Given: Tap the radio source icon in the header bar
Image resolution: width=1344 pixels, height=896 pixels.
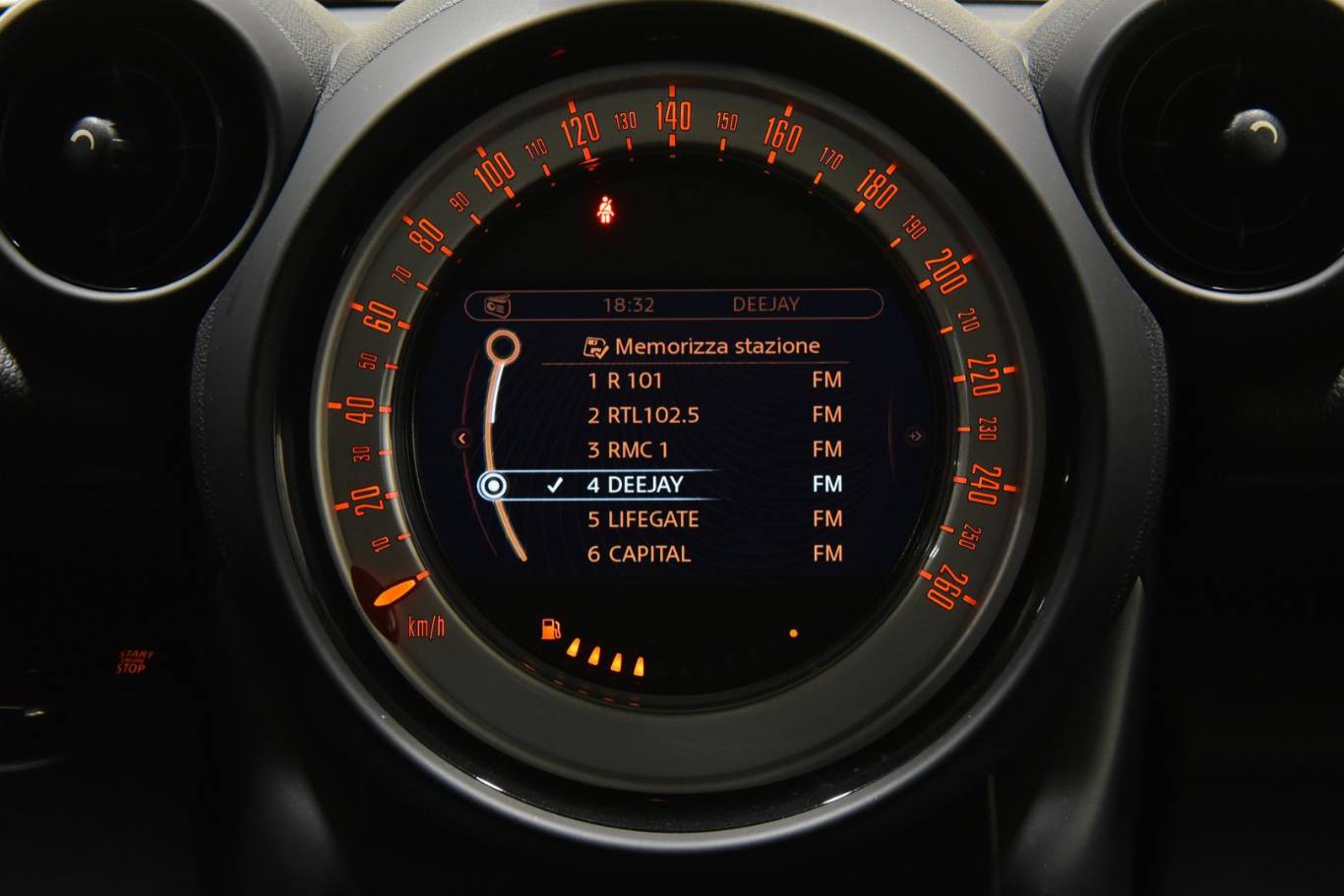Looking at the screenshot, I should coord(495,303).
